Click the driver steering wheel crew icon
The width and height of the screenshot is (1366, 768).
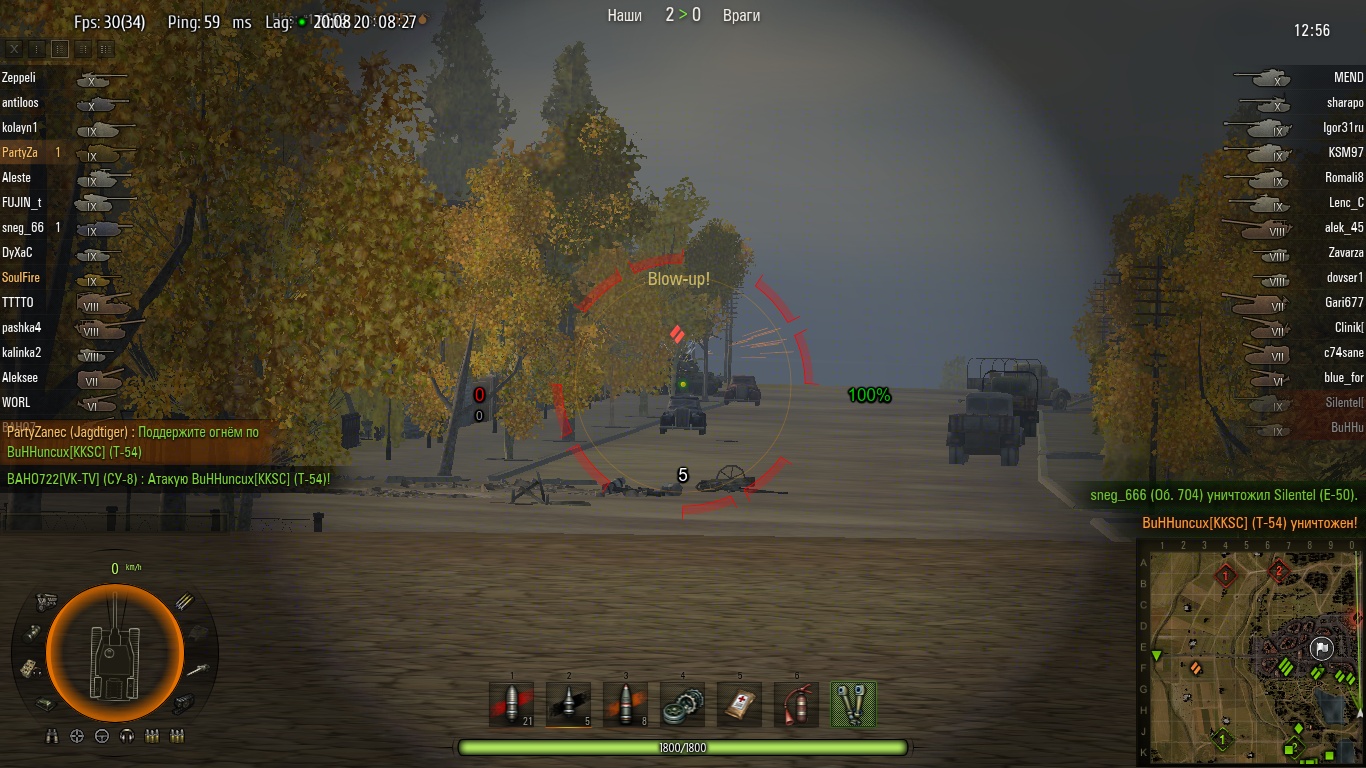click(x=102, y=737)
